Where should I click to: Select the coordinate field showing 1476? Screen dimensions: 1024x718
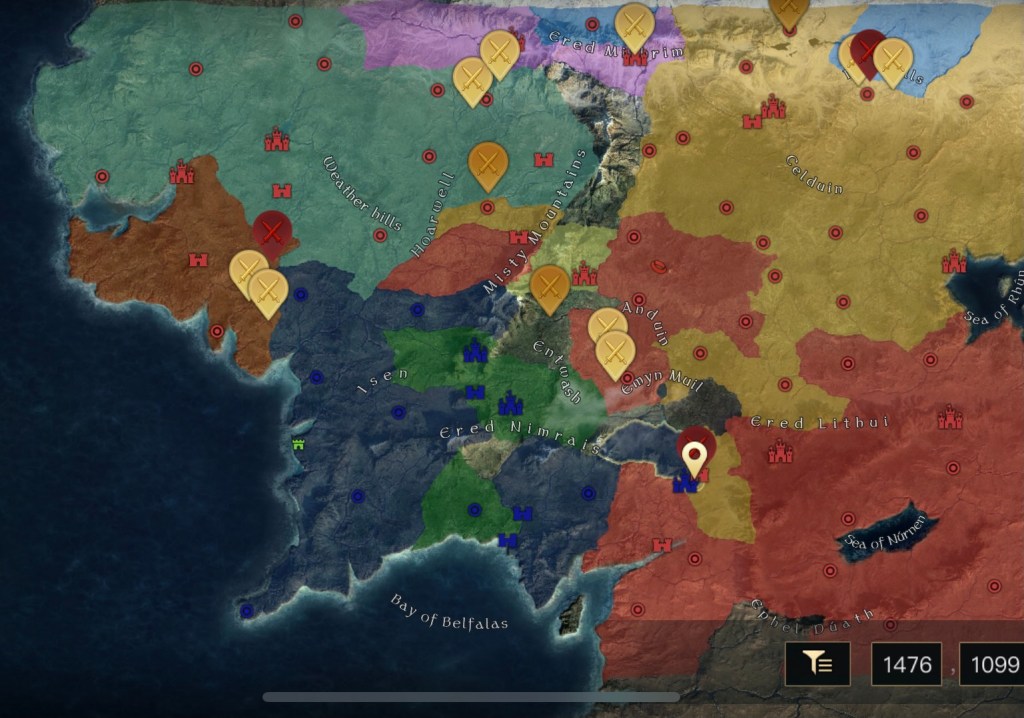907,664
